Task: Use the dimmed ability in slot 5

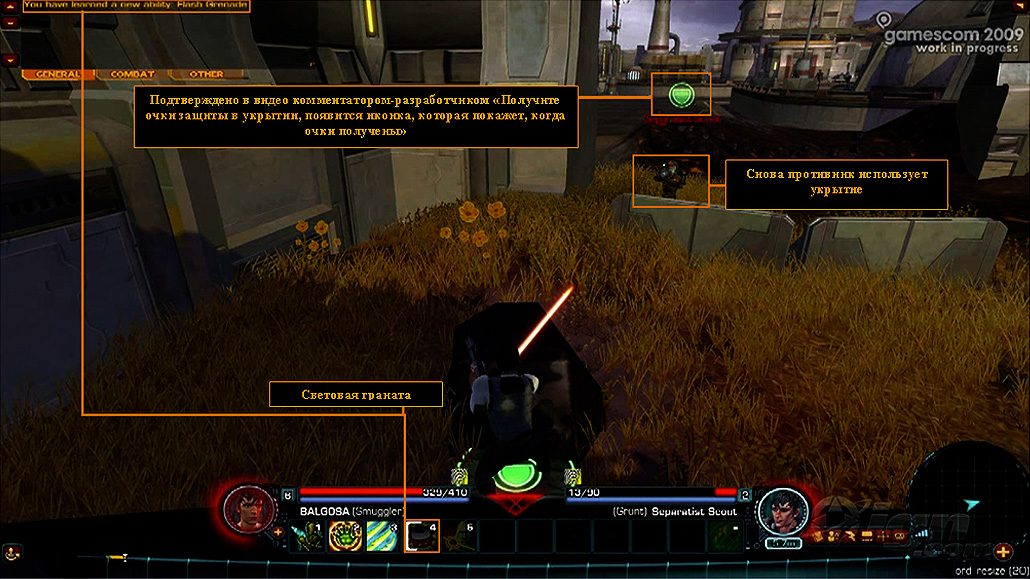Action: [459, 537]
